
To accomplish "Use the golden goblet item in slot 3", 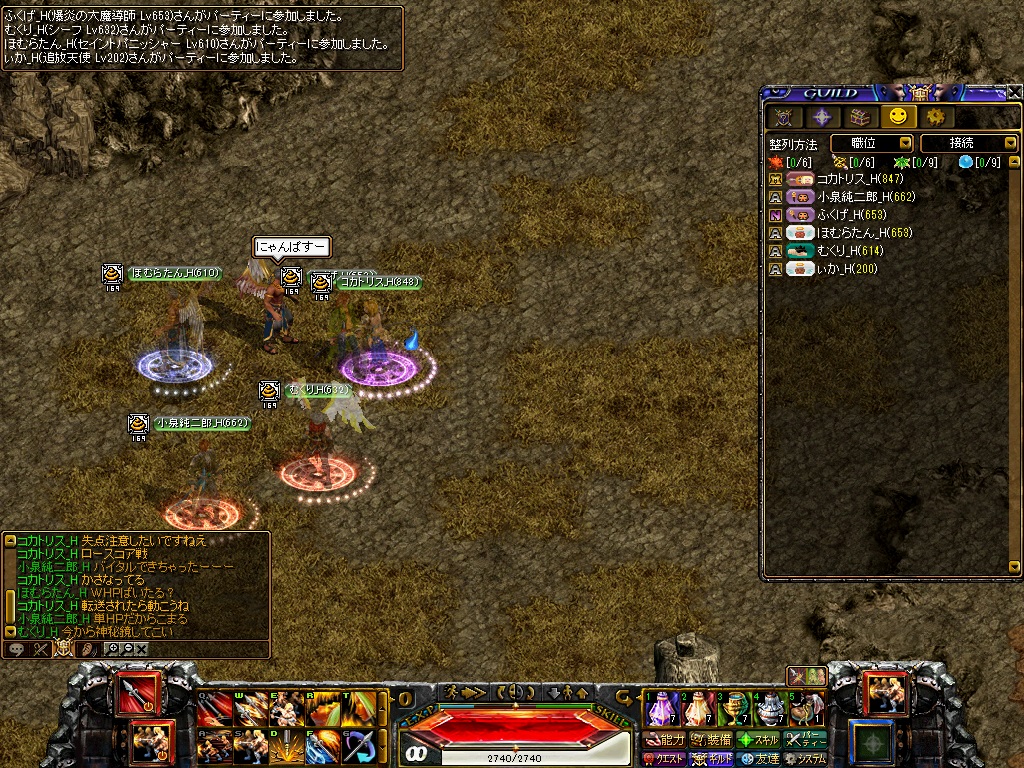I will click(x=735, y=709).
